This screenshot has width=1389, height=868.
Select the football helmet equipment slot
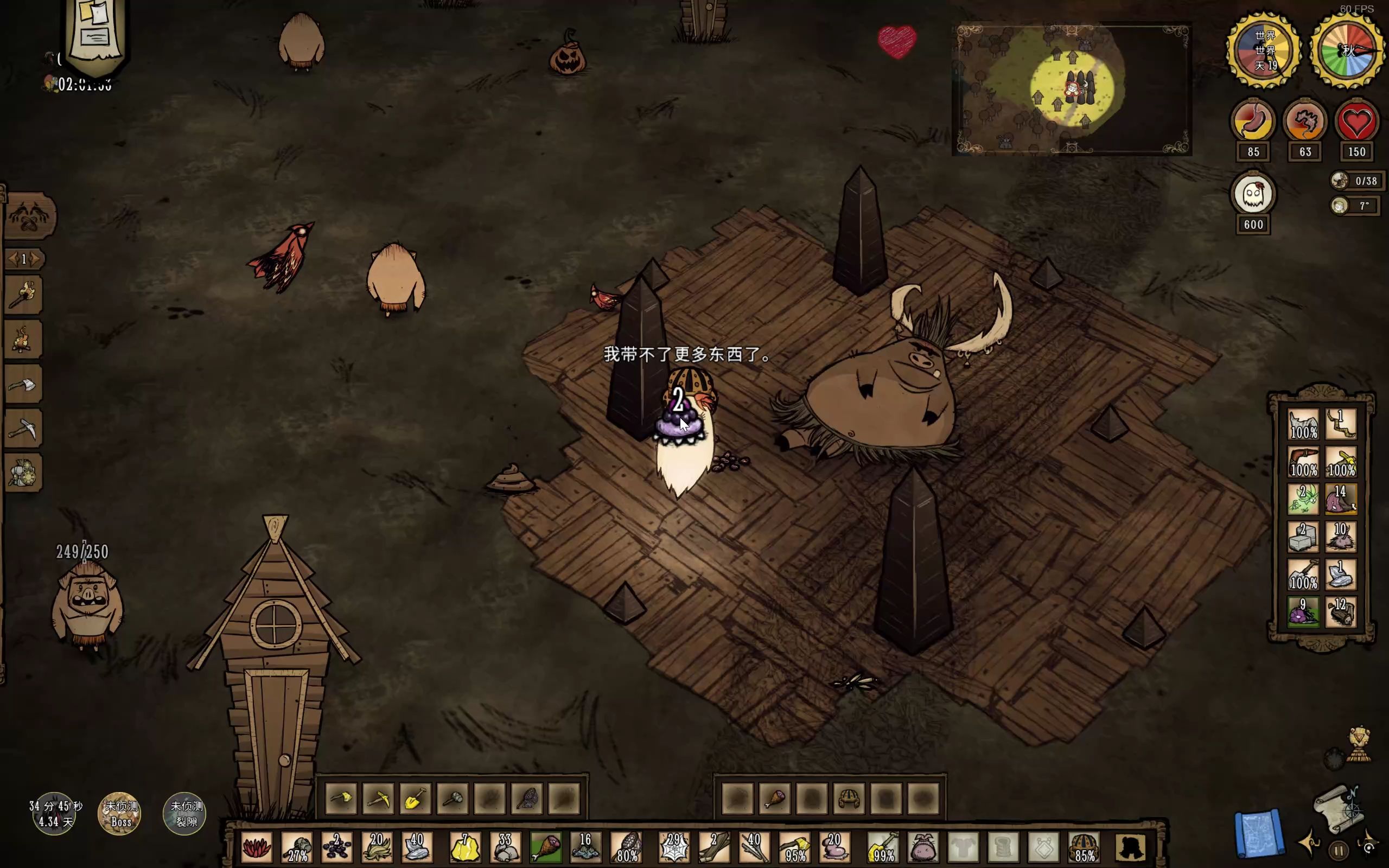coord(1082,847)
